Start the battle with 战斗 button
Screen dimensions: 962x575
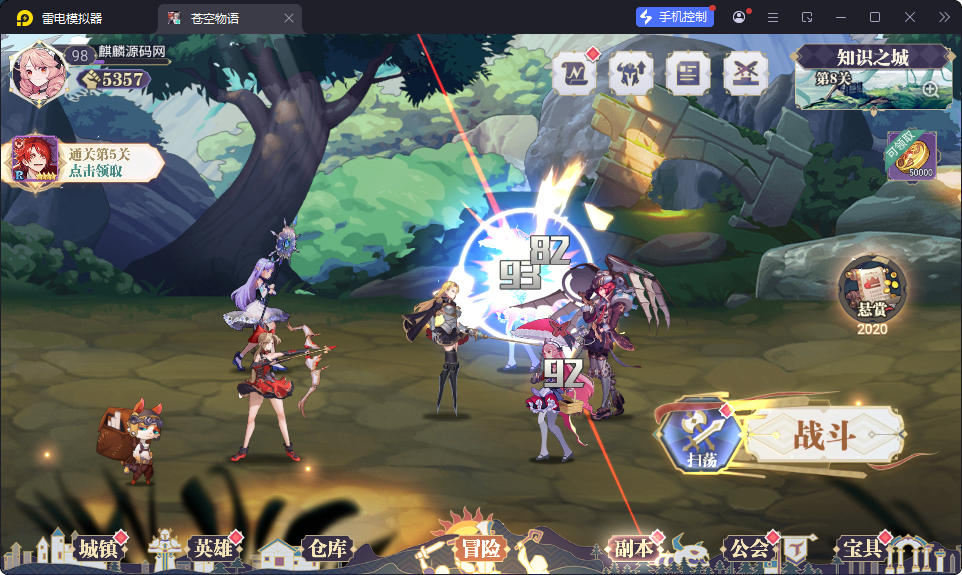tap(825, 435)
